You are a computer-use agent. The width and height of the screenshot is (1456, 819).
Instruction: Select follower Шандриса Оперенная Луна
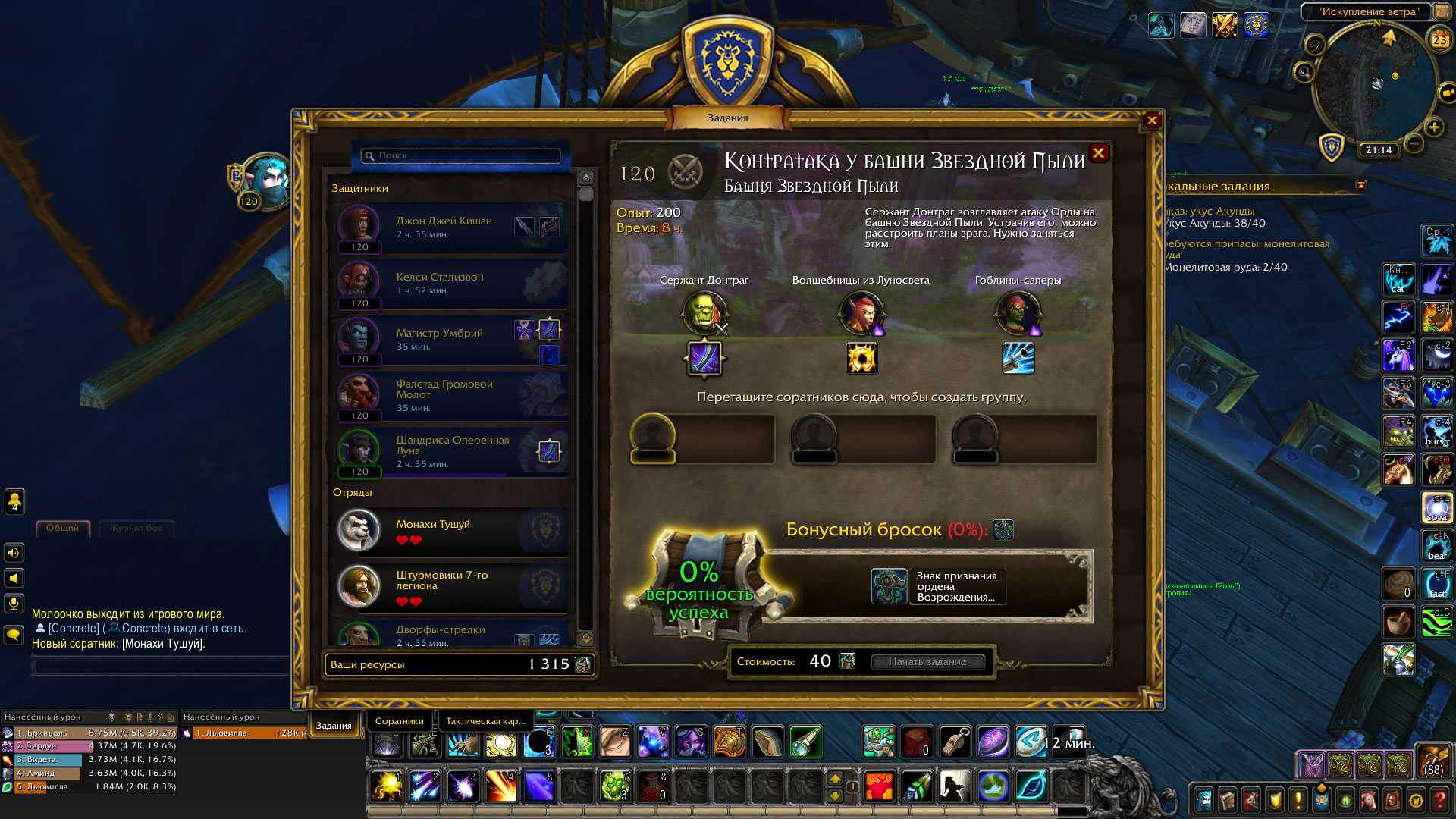click(x=452, y=452)
